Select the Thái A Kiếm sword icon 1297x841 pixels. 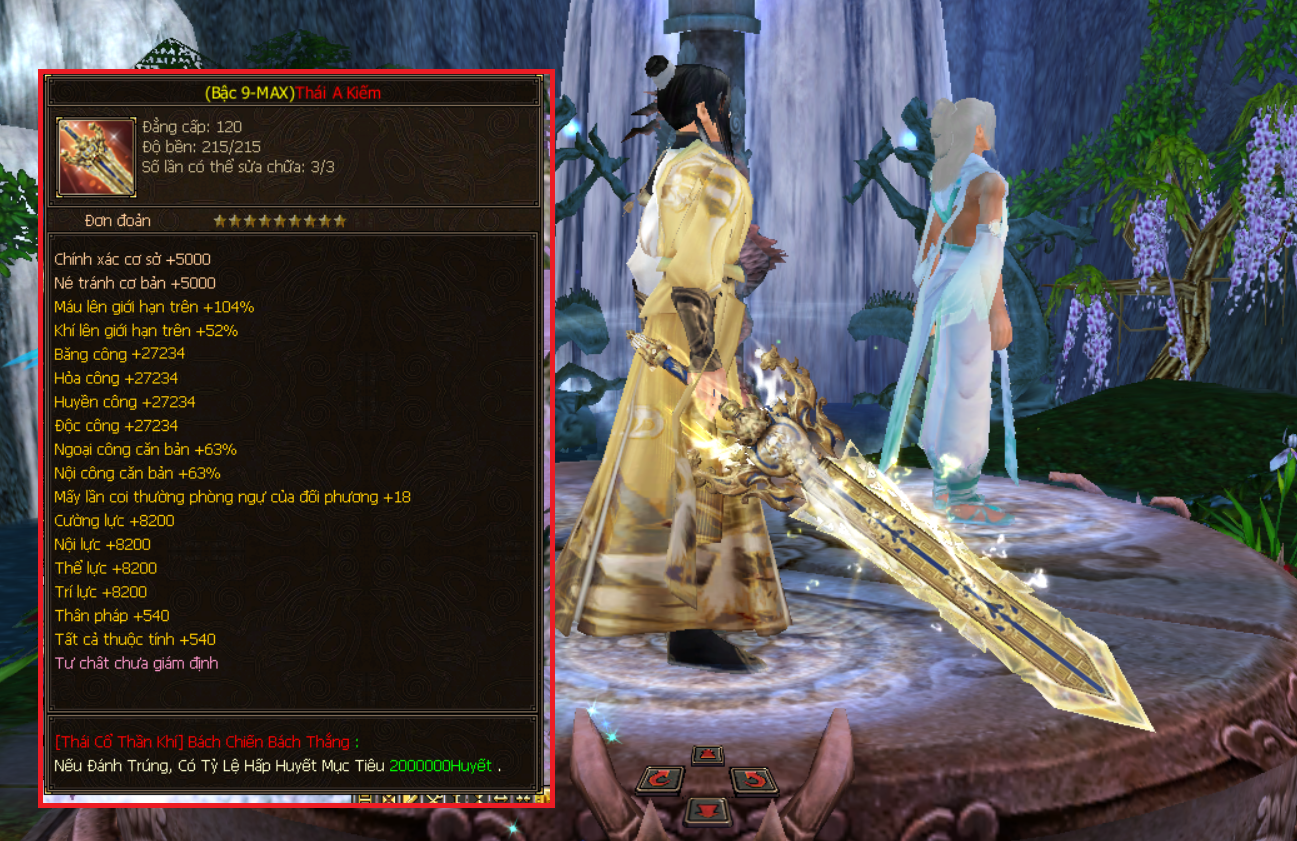tap(96, 157)
